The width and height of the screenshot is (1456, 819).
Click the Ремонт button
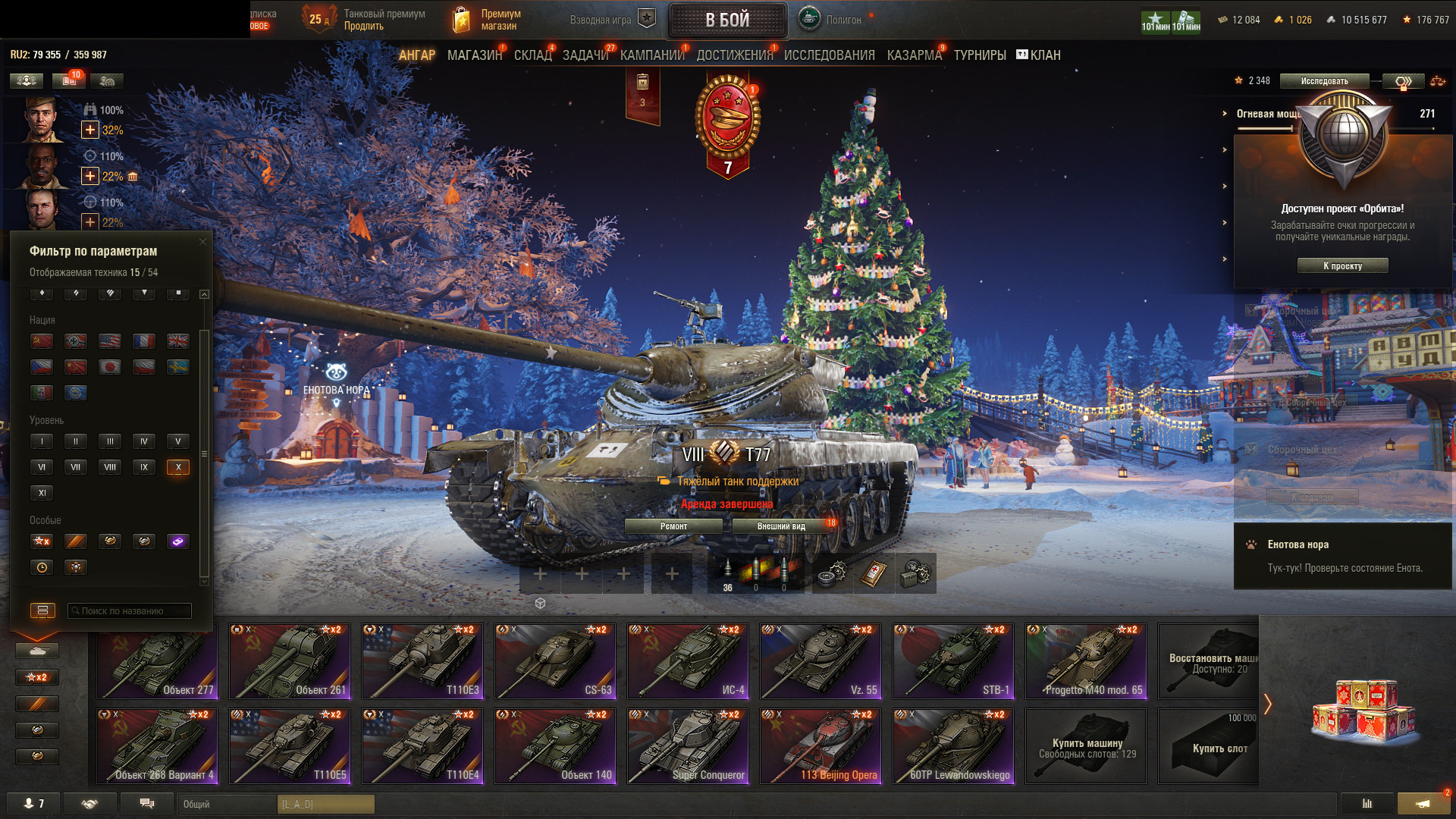tap(673, 526)
